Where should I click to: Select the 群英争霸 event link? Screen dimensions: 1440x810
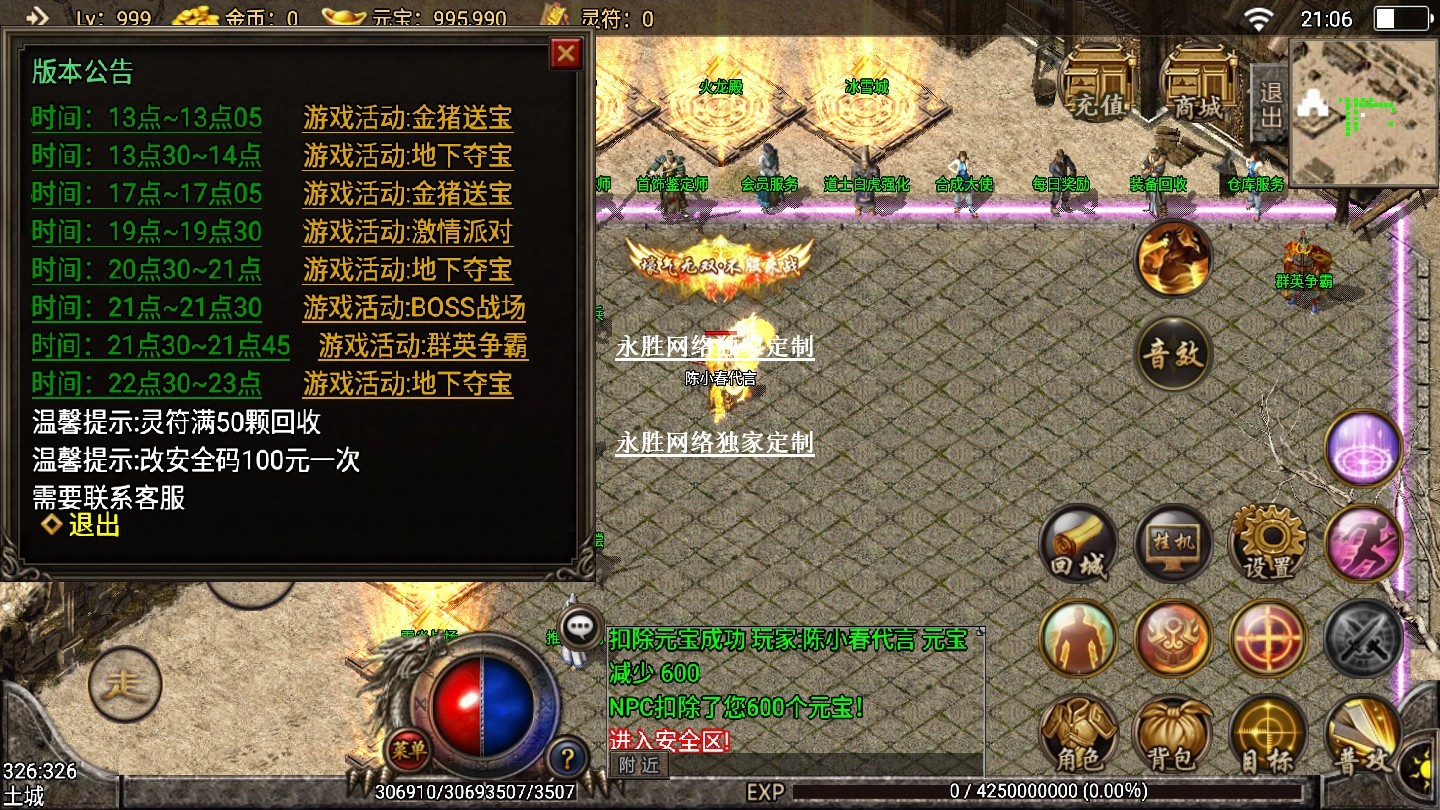tap(423, 346)
